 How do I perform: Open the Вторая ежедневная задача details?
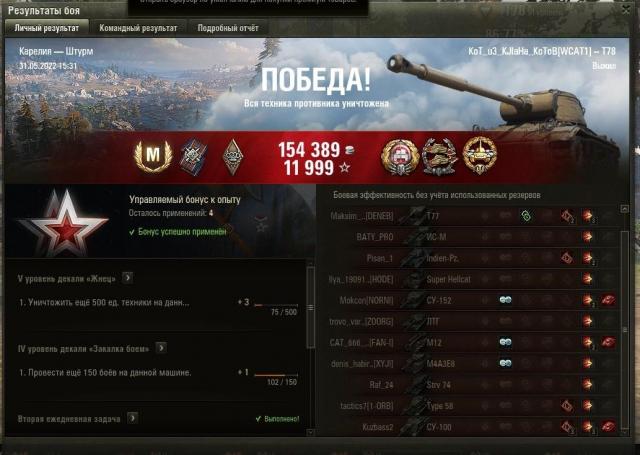coord(133,418)
